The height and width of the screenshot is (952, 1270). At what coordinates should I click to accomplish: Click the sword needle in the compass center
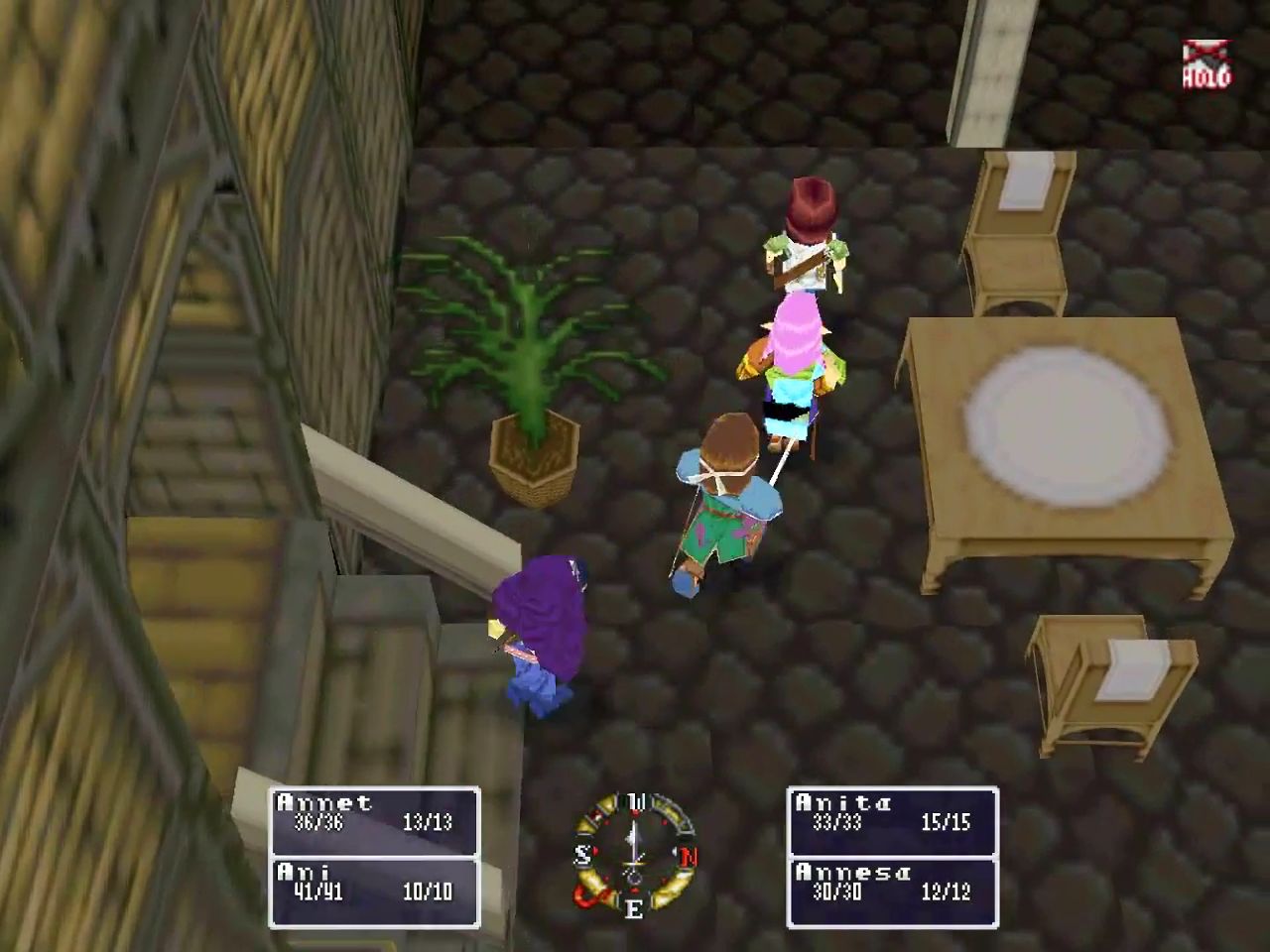click(x=633, y=863)
